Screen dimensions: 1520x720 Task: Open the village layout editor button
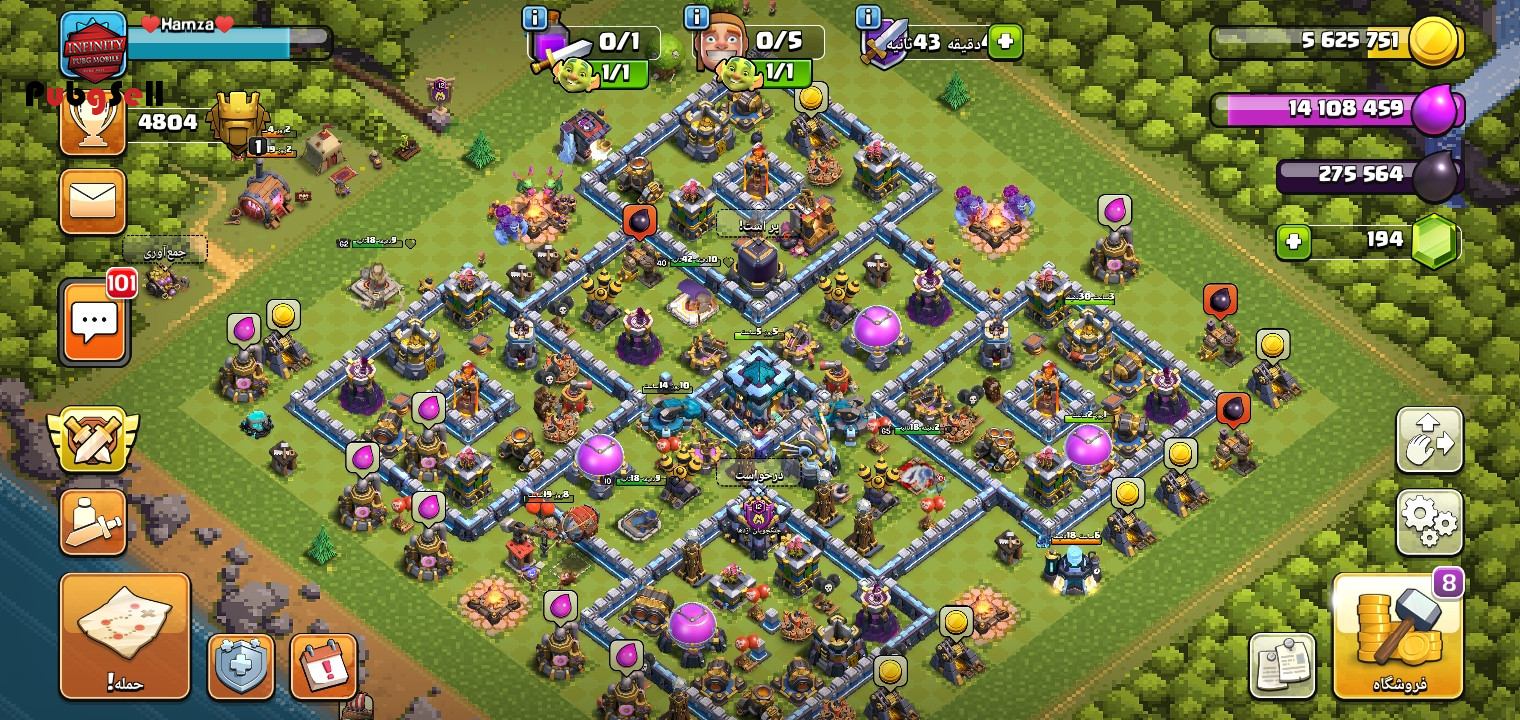click(1429, 440)
